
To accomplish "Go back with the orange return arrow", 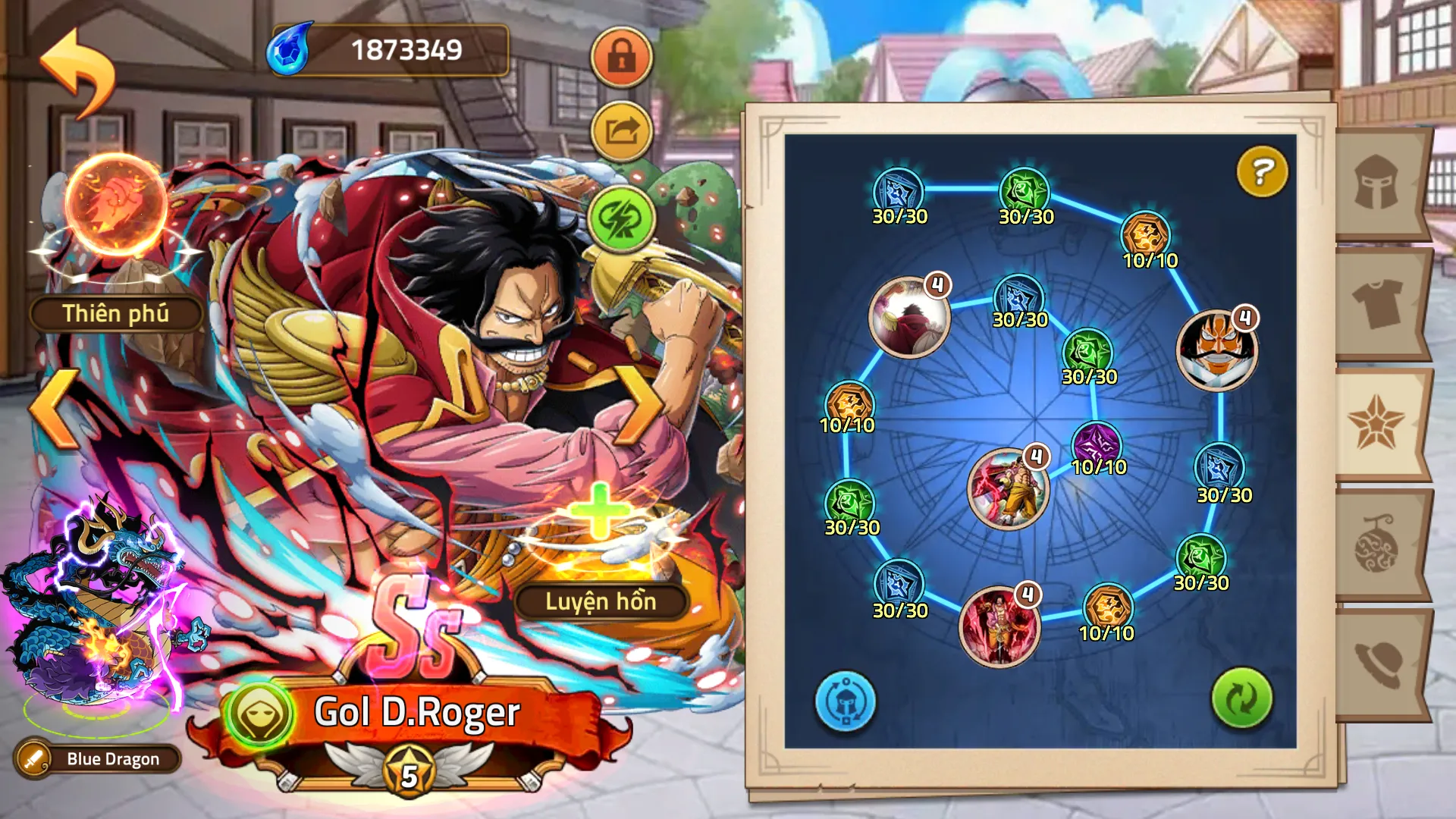I will coord(77,72).
